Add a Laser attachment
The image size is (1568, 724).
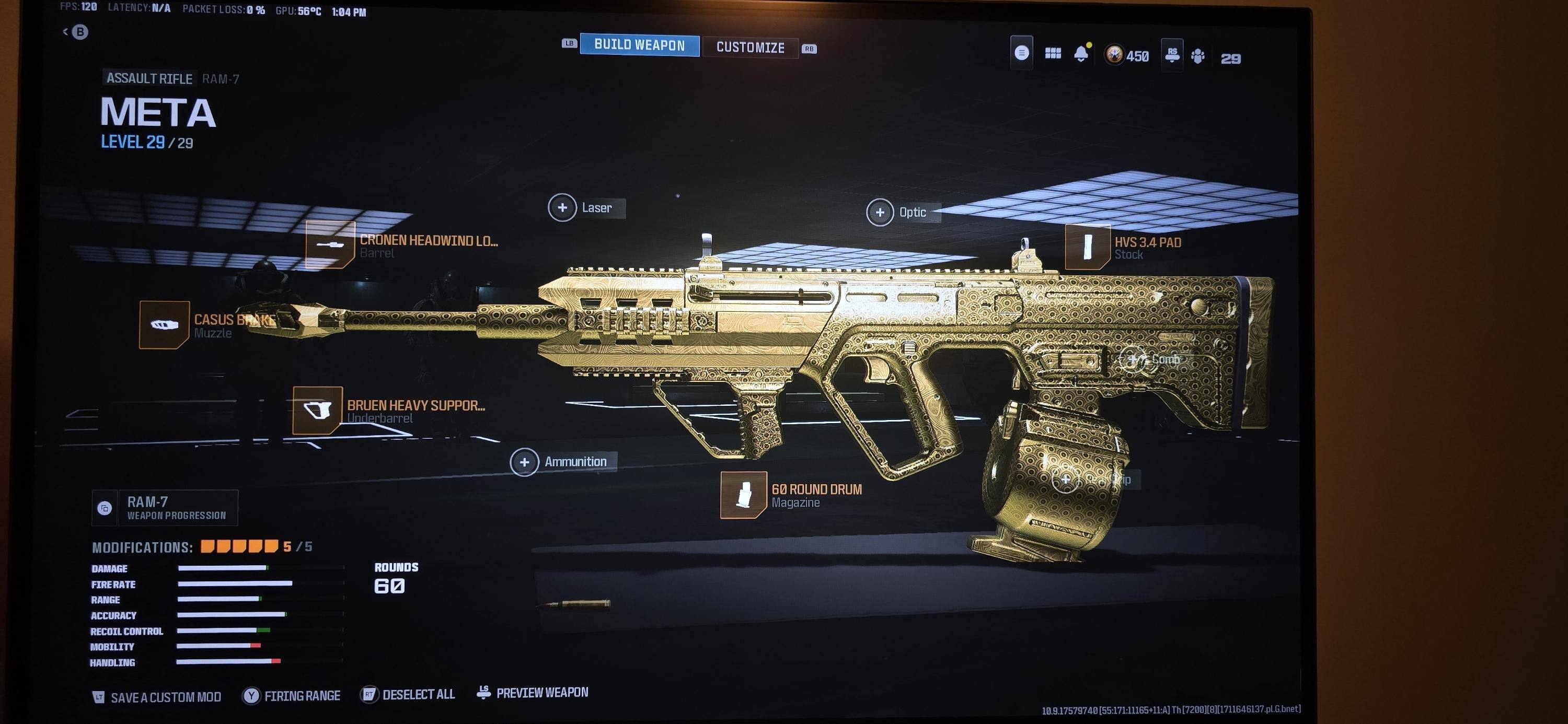562,208
